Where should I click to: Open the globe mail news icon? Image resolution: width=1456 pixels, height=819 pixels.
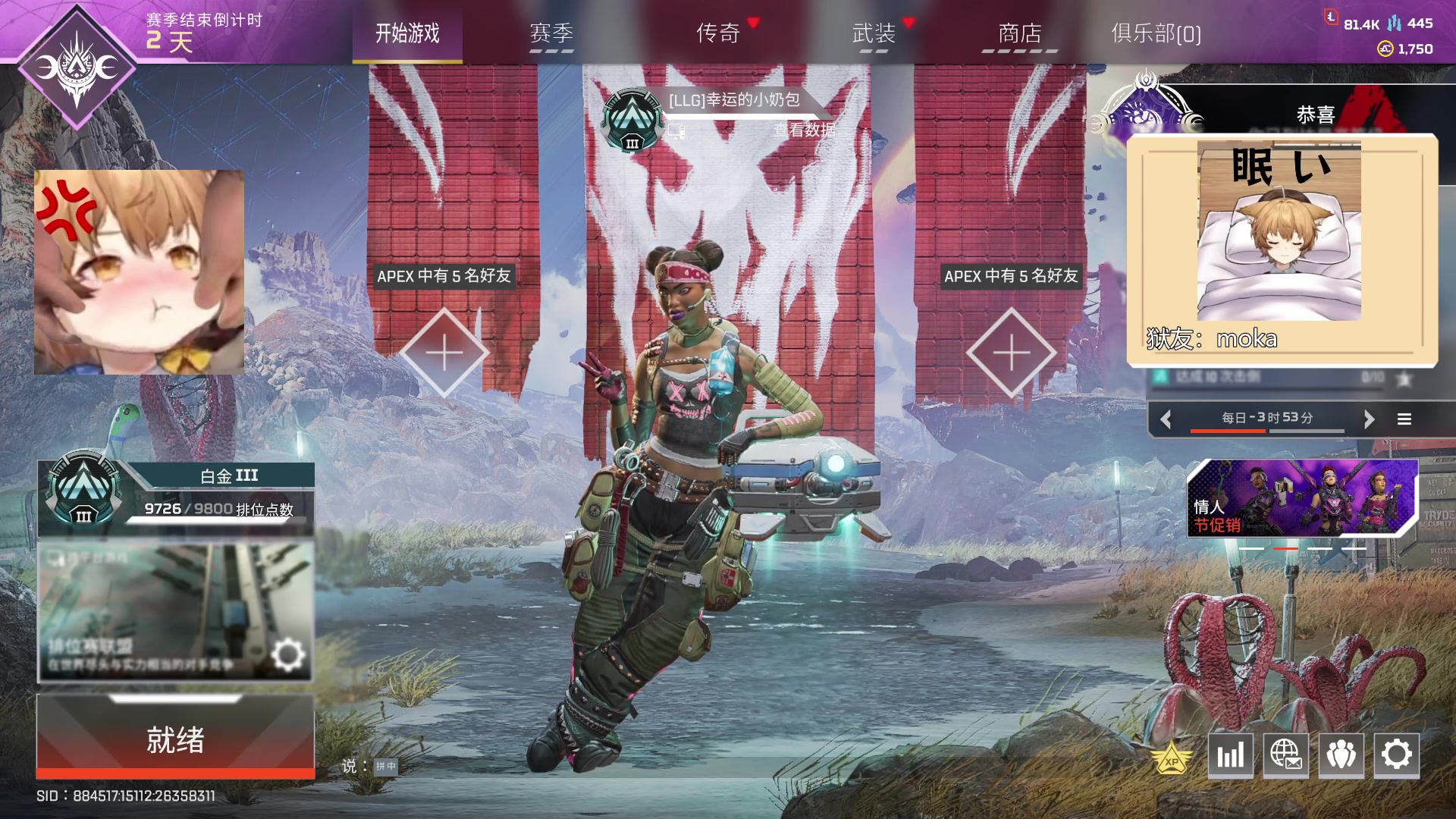tap(1285, 755)
